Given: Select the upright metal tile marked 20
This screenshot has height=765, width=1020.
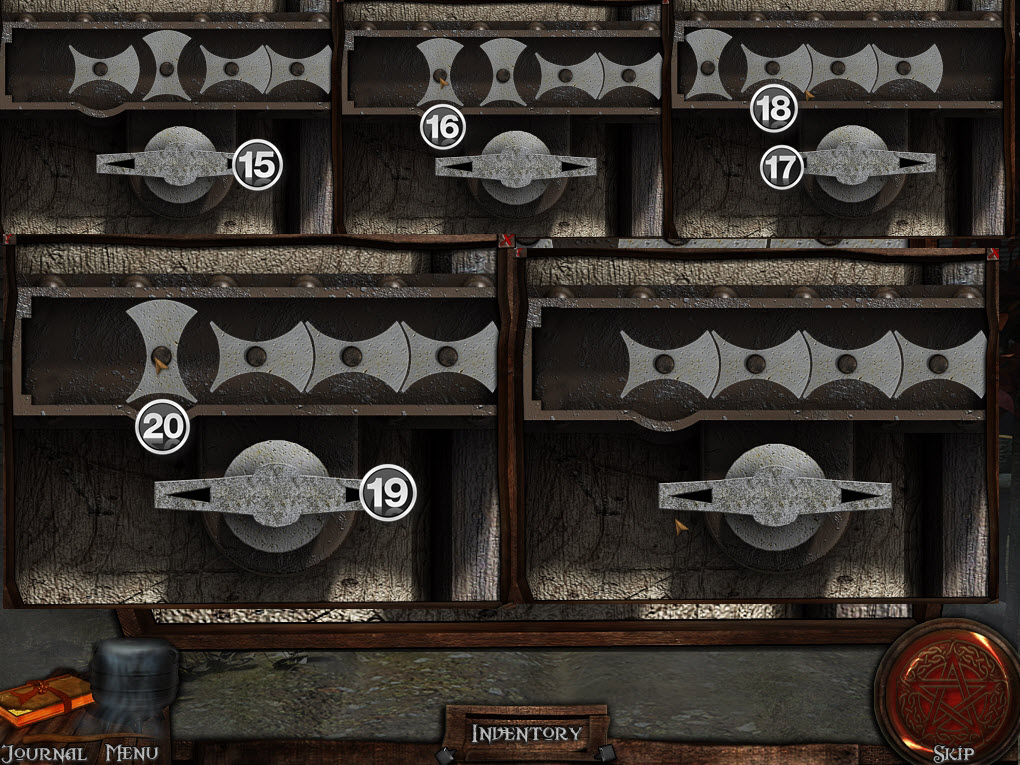Looking at the screenshot, I should (x=160, y=352).
